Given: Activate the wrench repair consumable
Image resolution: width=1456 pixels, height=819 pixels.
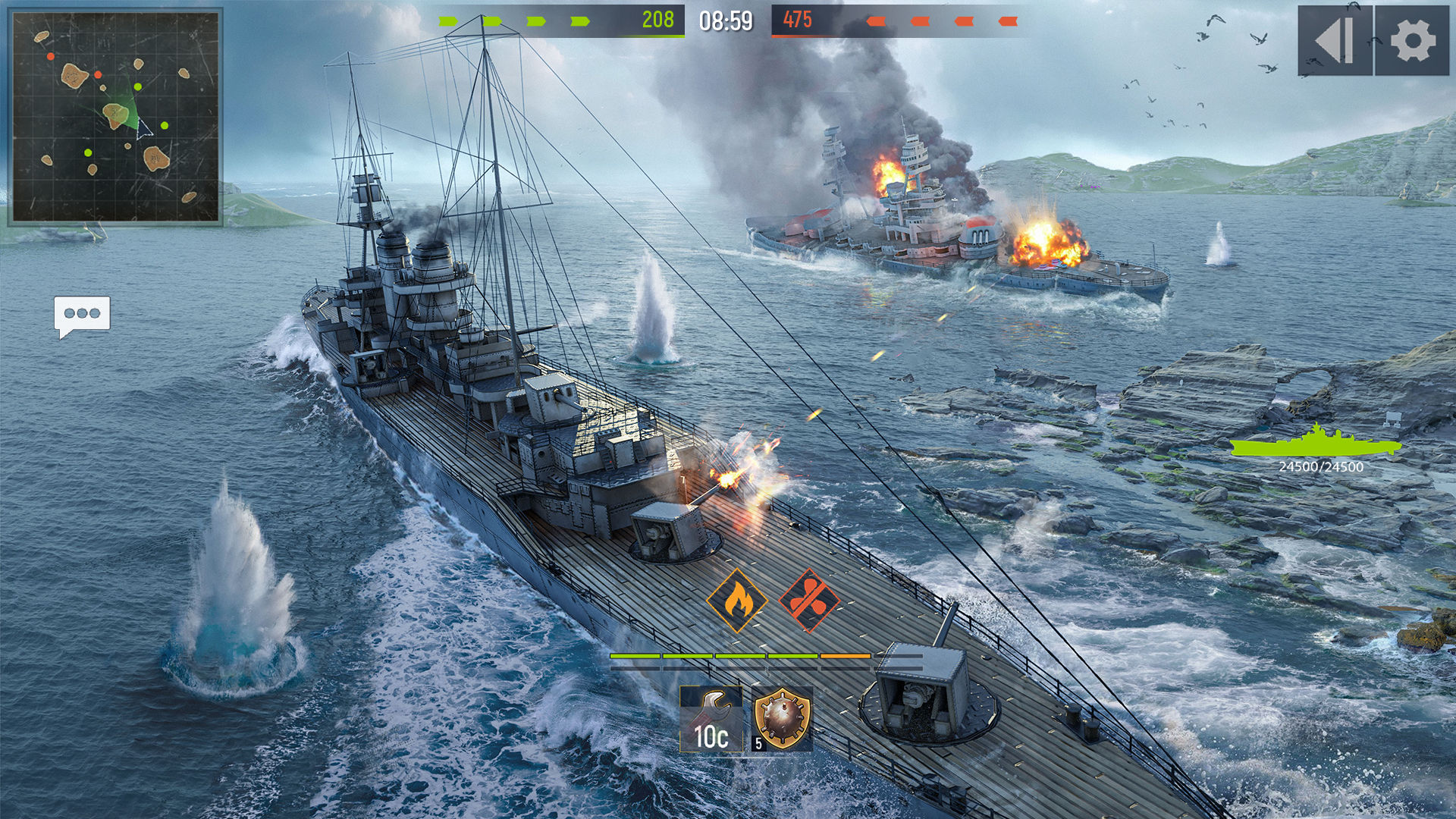Looking at the screenshot, I should 711,719.
